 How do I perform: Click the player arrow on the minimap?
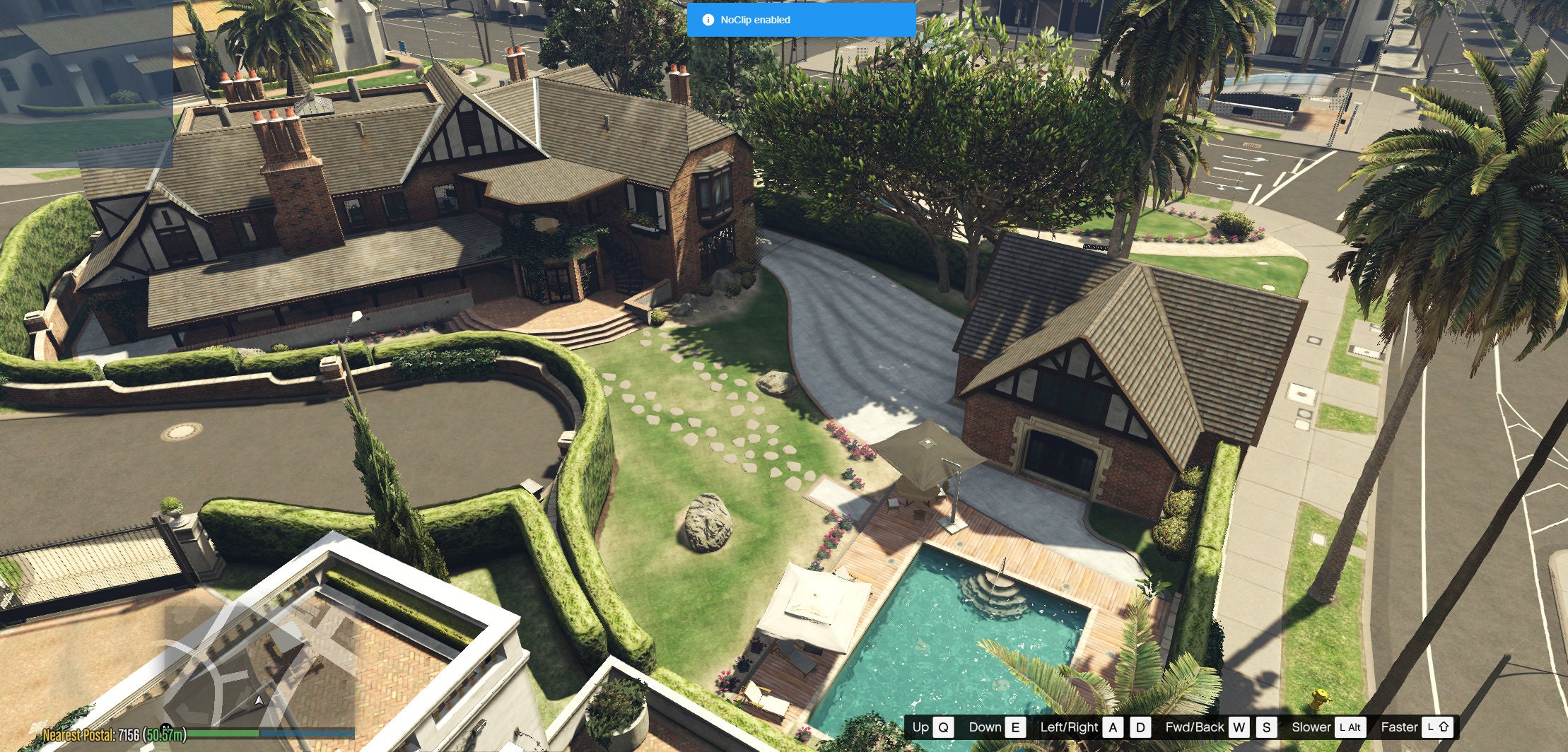(259, 700)
